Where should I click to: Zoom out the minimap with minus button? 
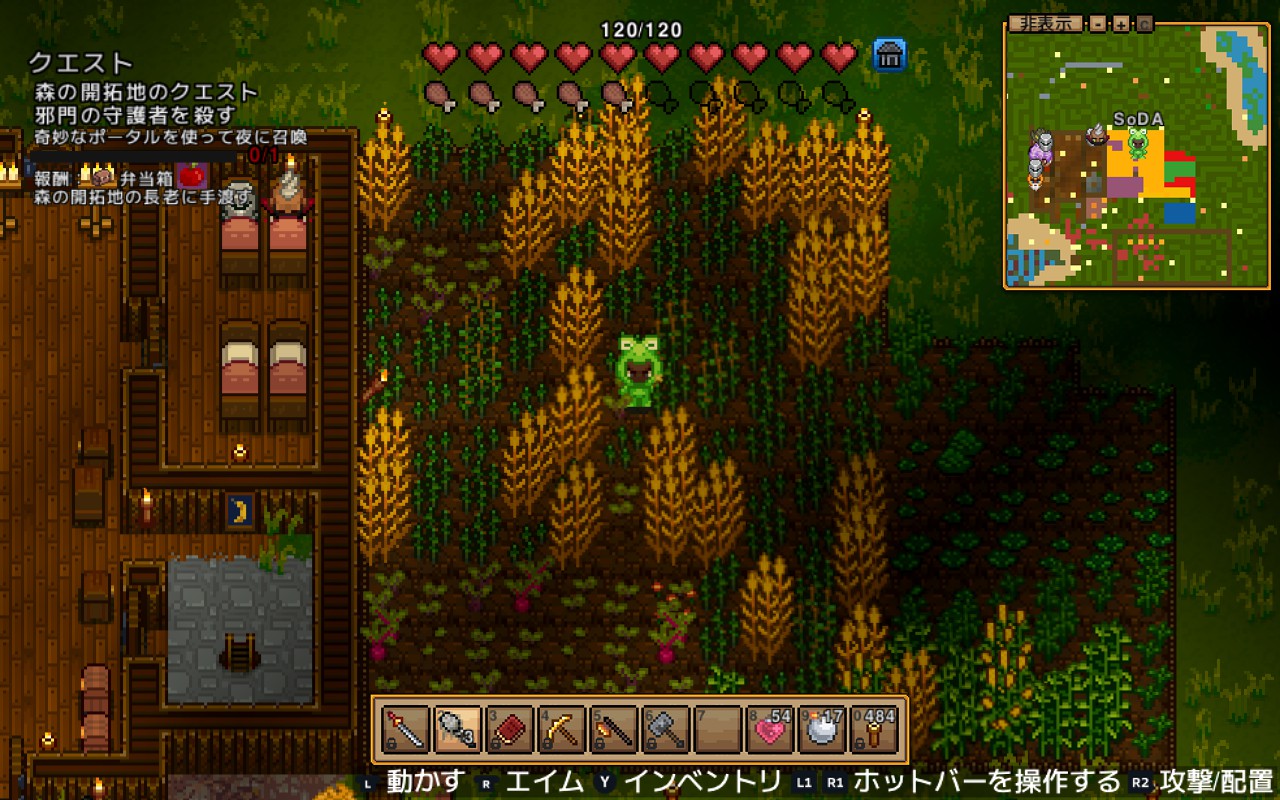point(1098,24)
